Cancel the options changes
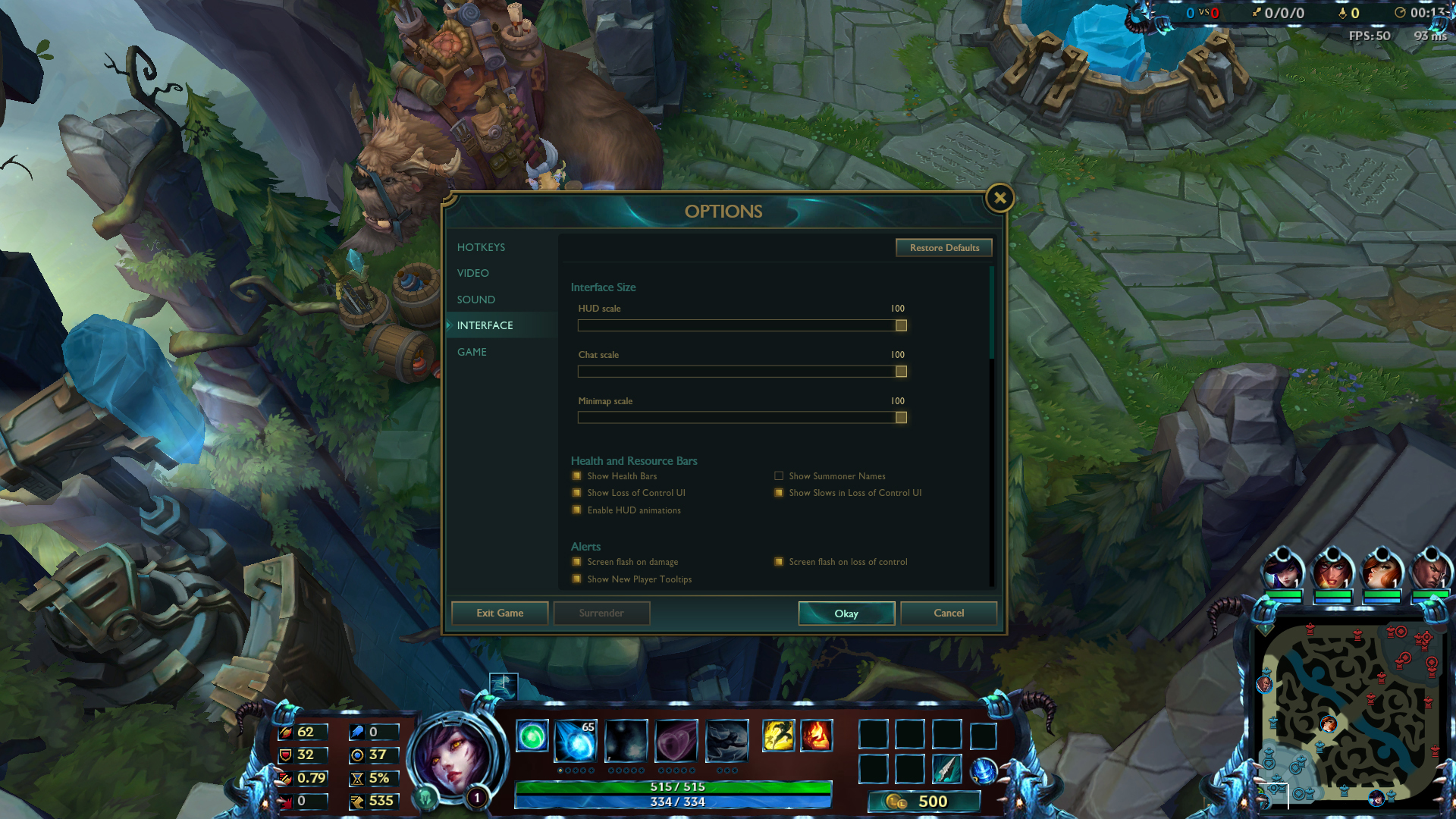Image resolution: width=1456 pixels, height=819 pixels. coord(949,613)
